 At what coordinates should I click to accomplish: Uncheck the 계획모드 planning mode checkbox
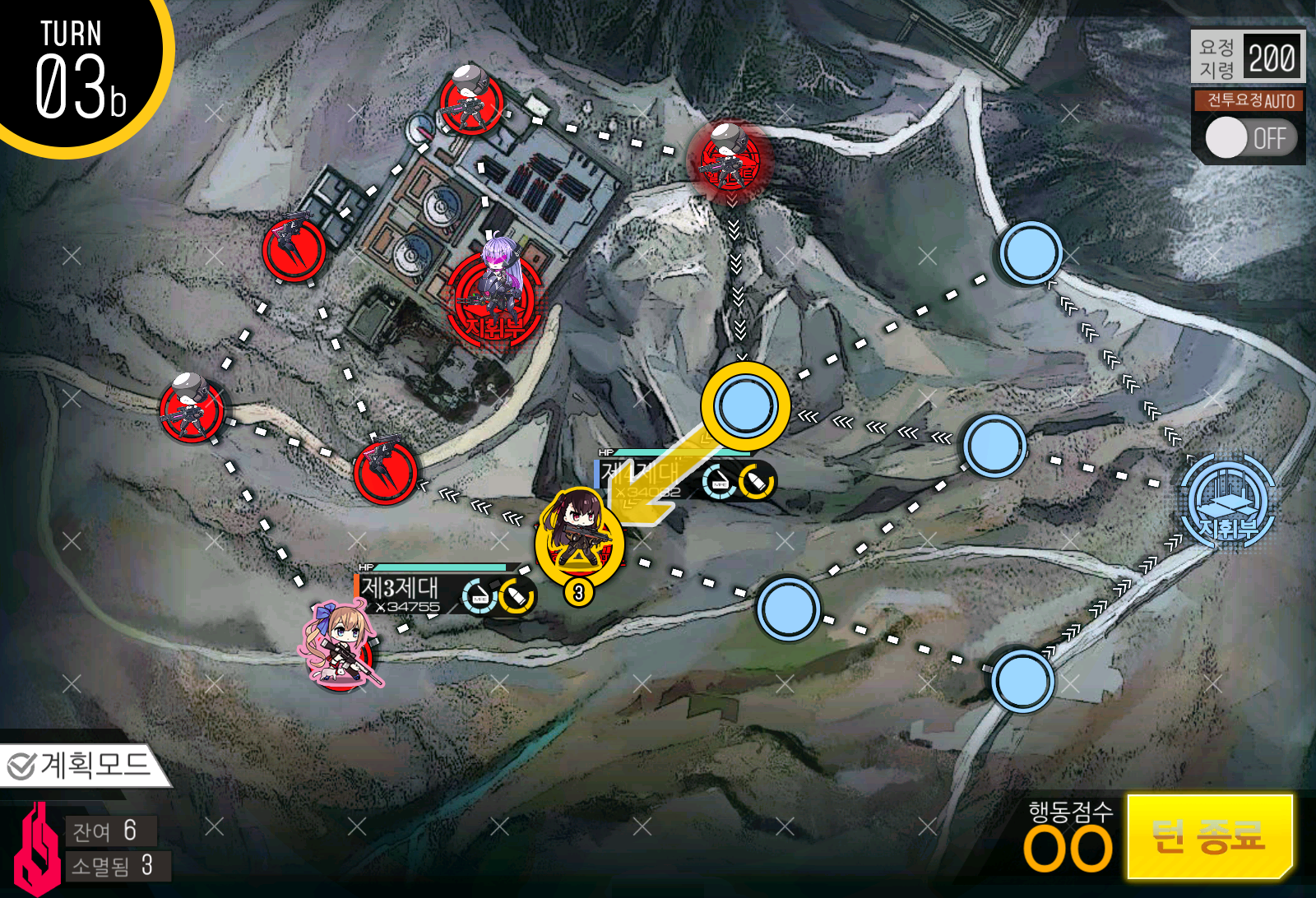coord(22,766)
